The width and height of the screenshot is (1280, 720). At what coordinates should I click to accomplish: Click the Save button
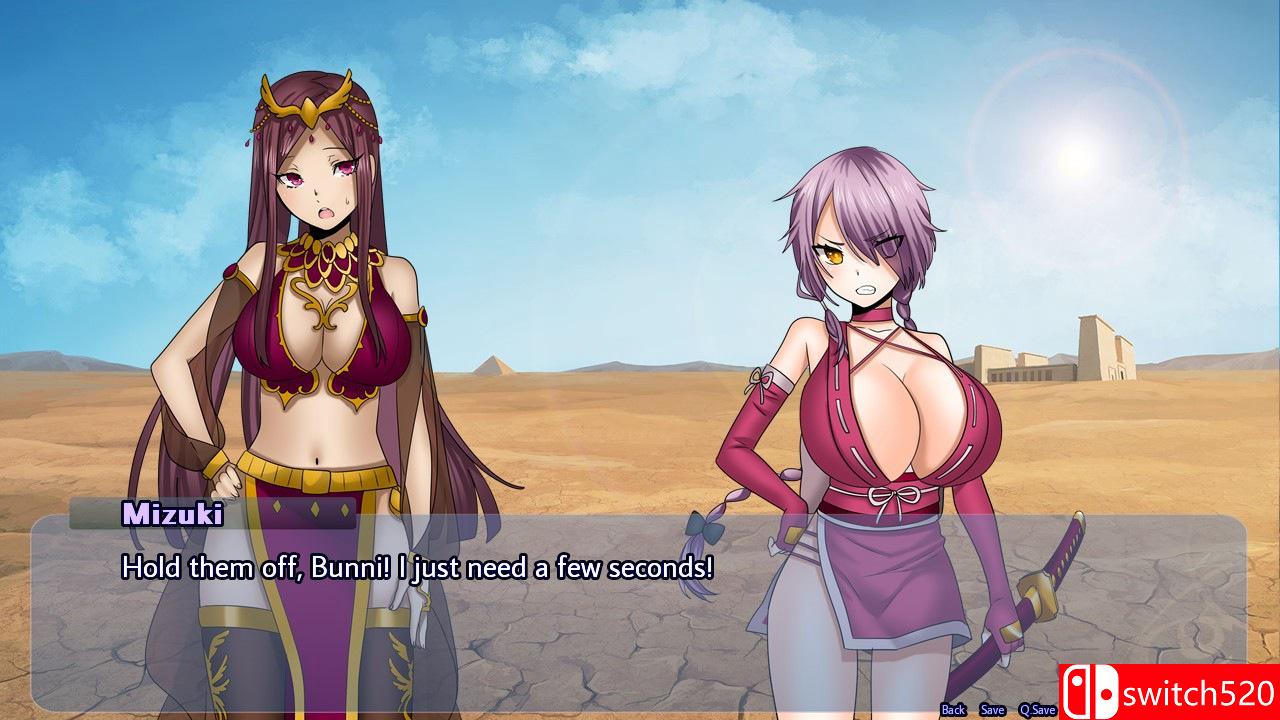pos(992,709)
